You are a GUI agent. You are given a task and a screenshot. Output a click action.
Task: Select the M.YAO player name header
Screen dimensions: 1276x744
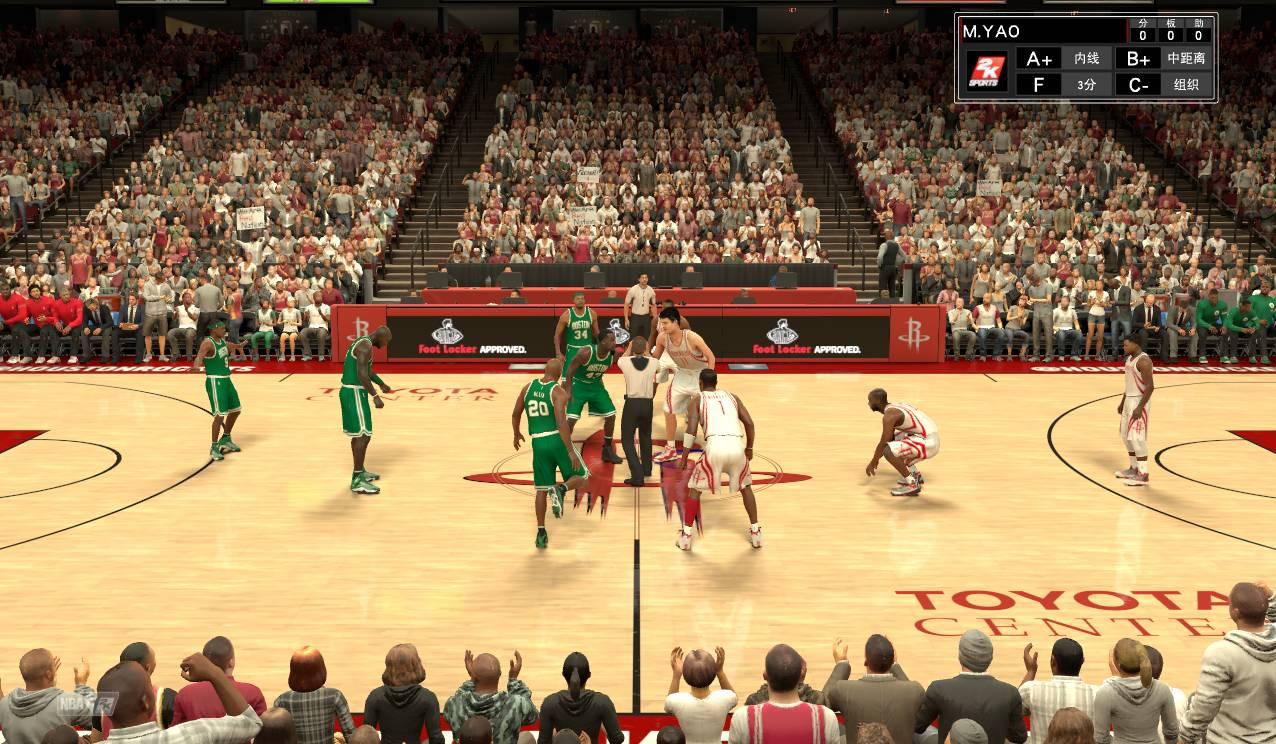click(x=992, y=31)
